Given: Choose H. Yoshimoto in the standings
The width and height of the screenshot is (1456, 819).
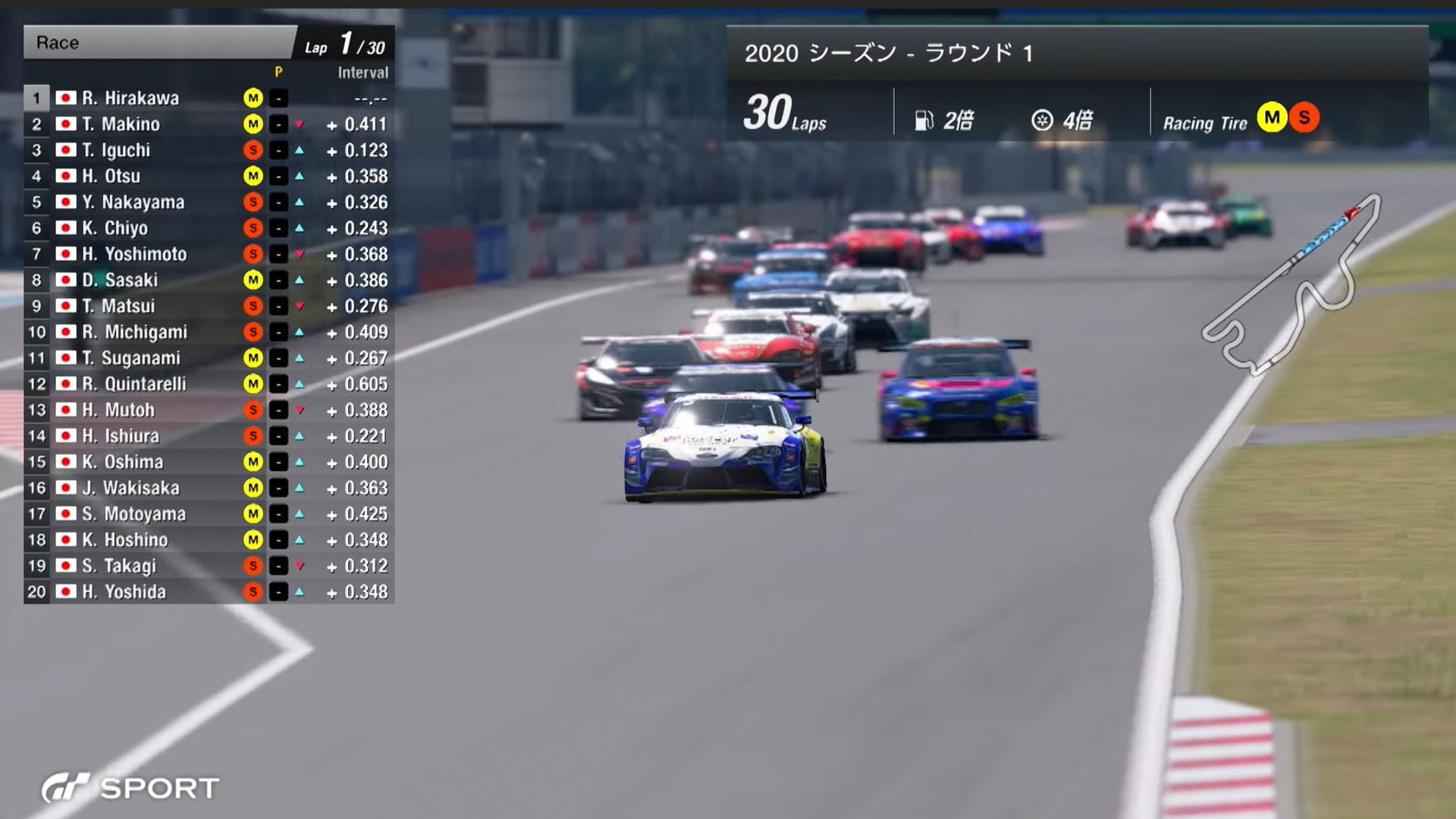Looking at the screenshot, I should coord(134,254).
